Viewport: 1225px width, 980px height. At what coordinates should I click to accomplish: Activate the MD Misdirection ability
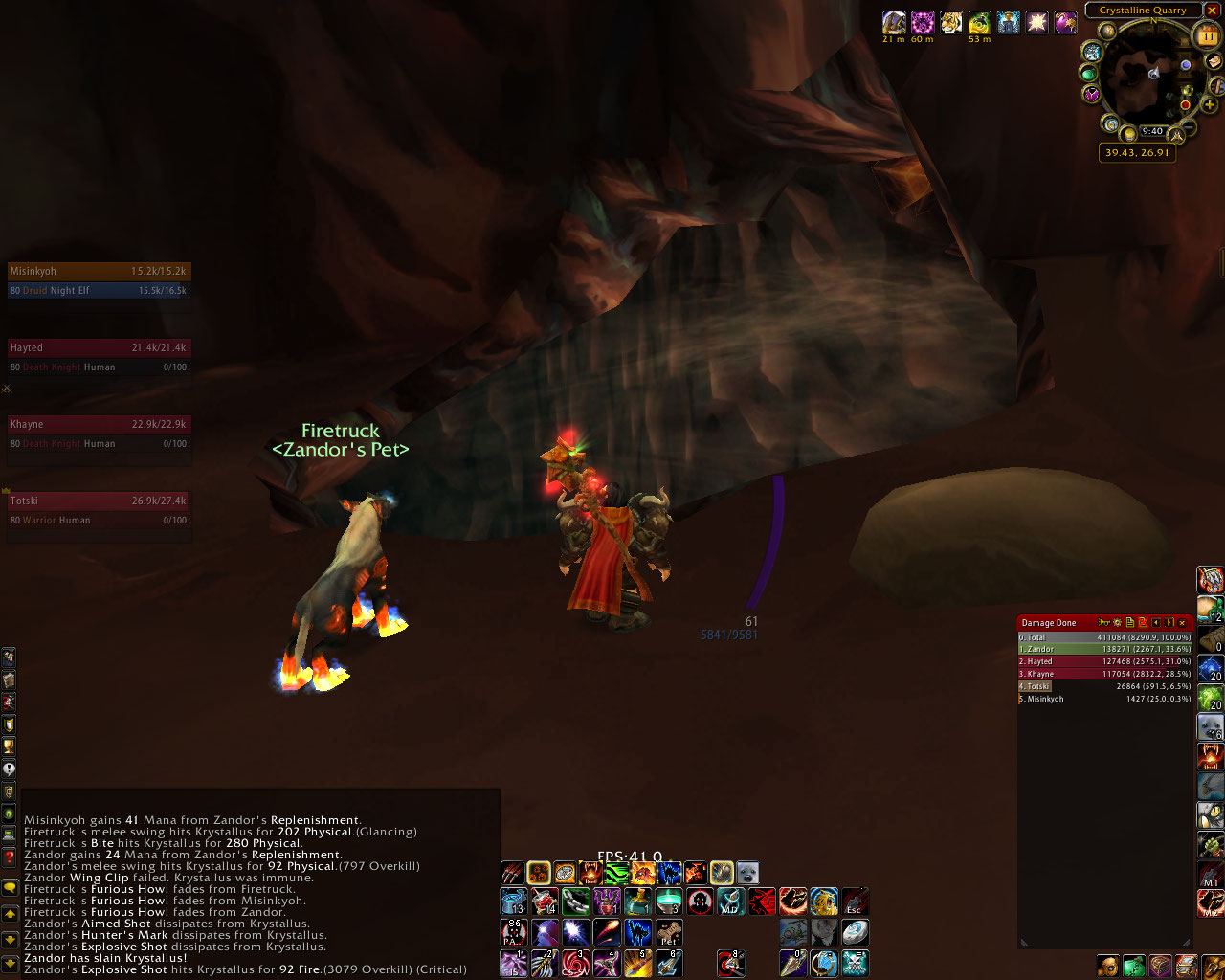pos(731,902)
